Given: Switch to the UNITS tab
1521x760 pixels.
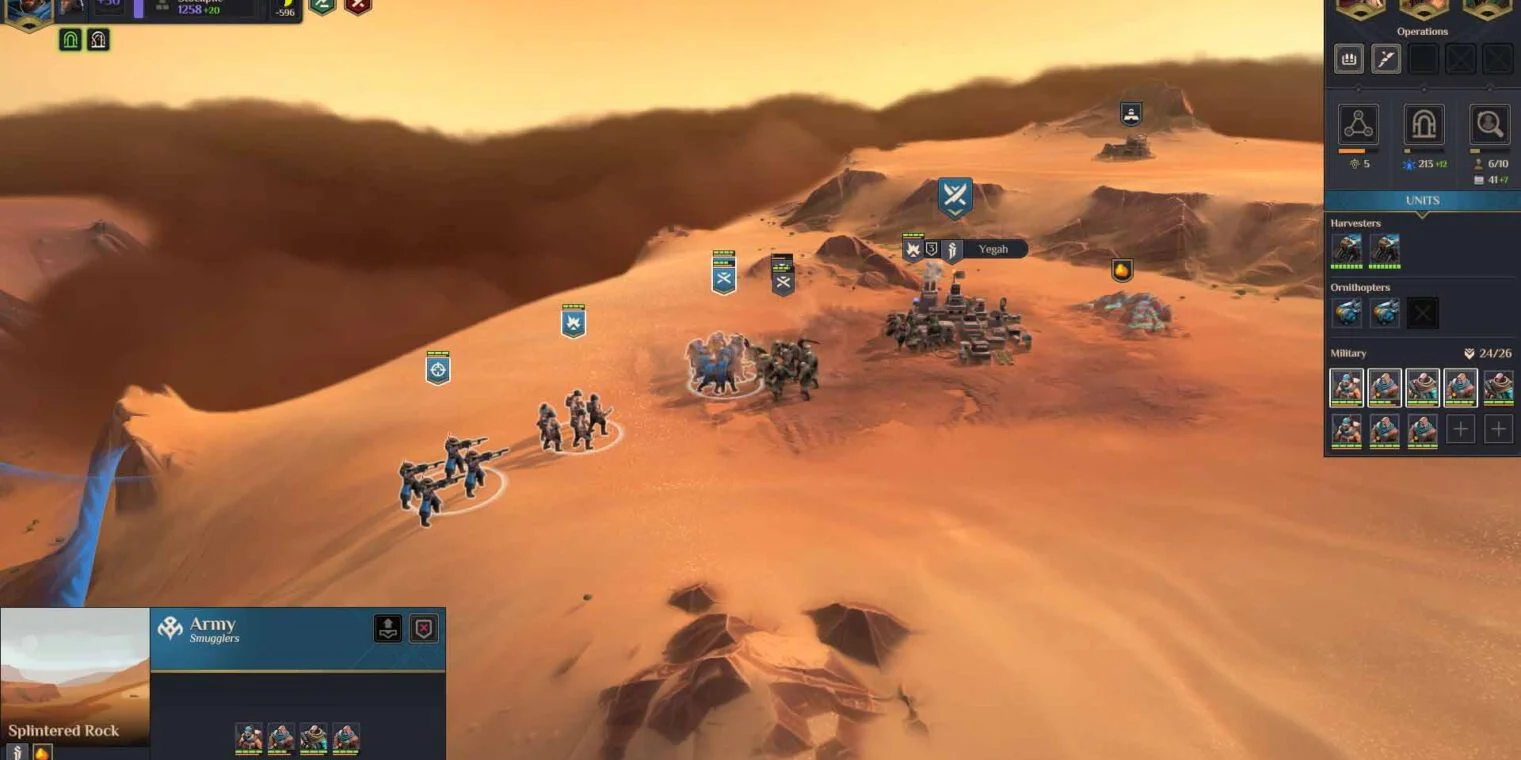Looking at the screenshot, I should (x=1422, y=200).
